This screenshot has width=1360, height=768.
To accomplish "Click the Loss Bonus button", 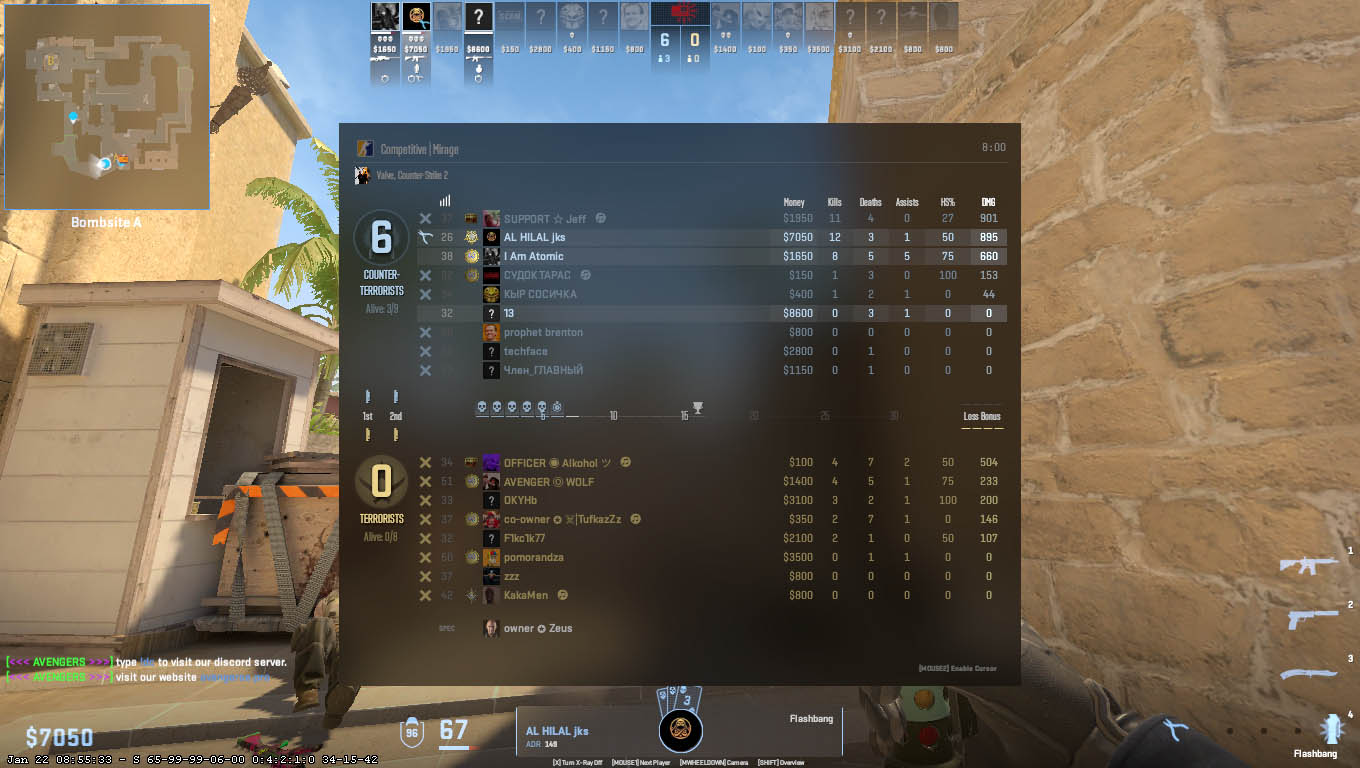I will click(x=981, y=415).
